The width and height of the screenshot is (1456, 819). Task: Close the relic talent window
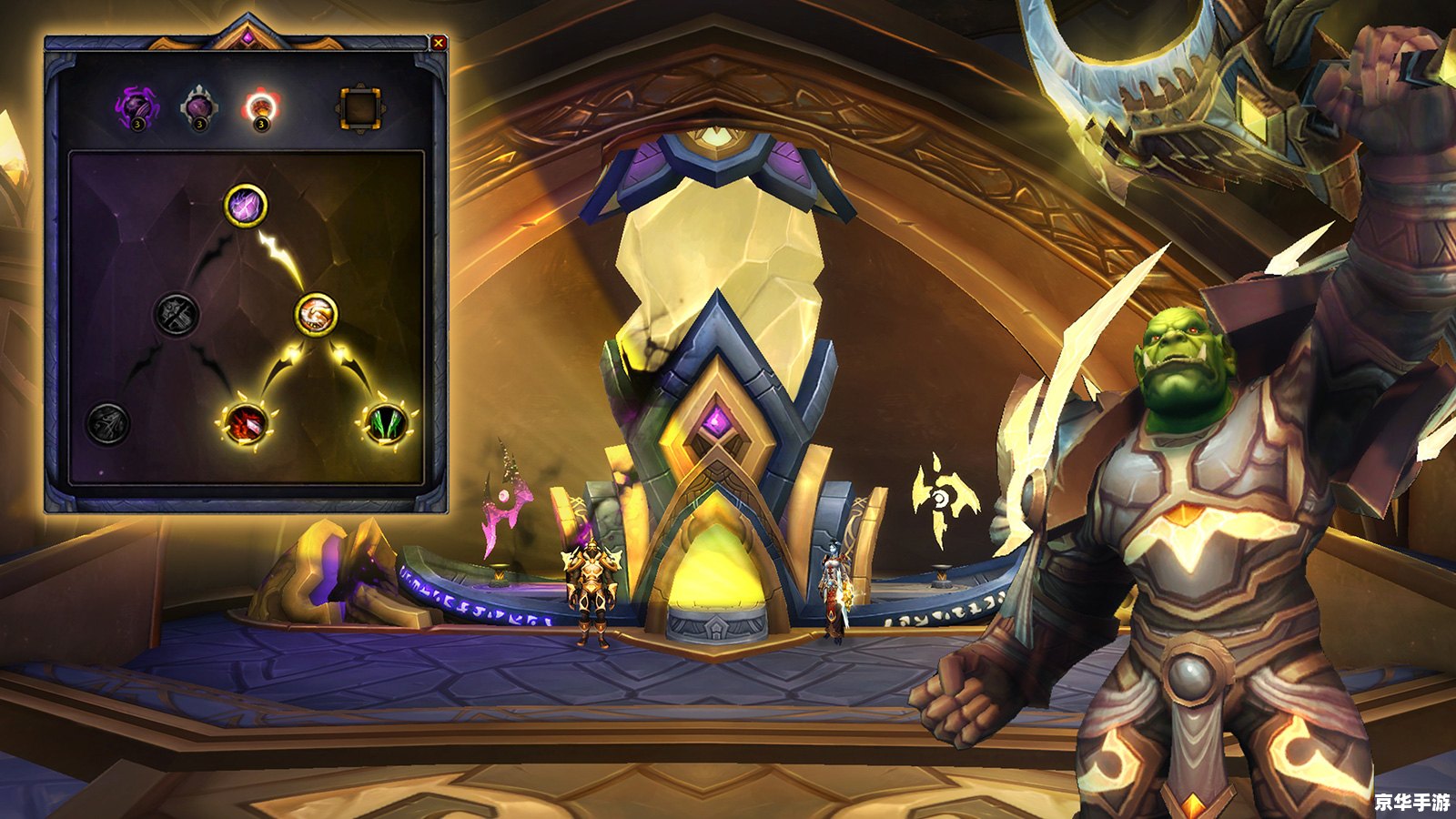439,42
